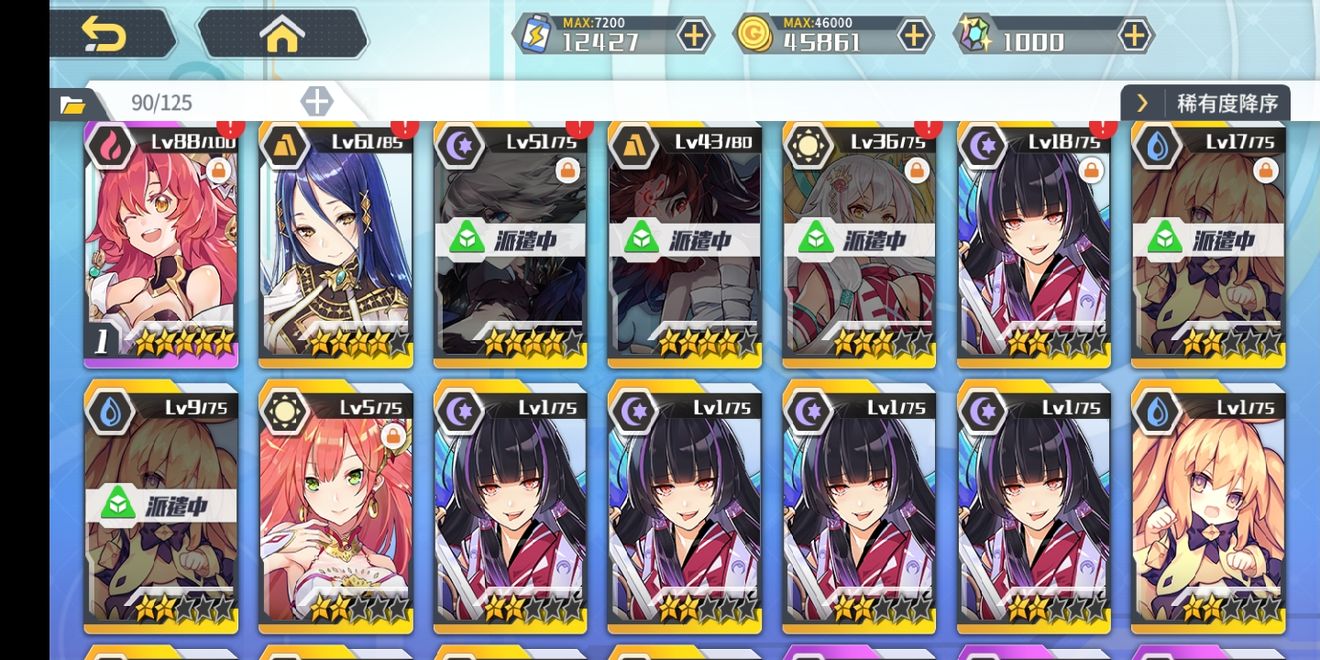Change the 稀有度降序 sort order
Screen dimensions: 1320x660
[x=1207, y=103]
